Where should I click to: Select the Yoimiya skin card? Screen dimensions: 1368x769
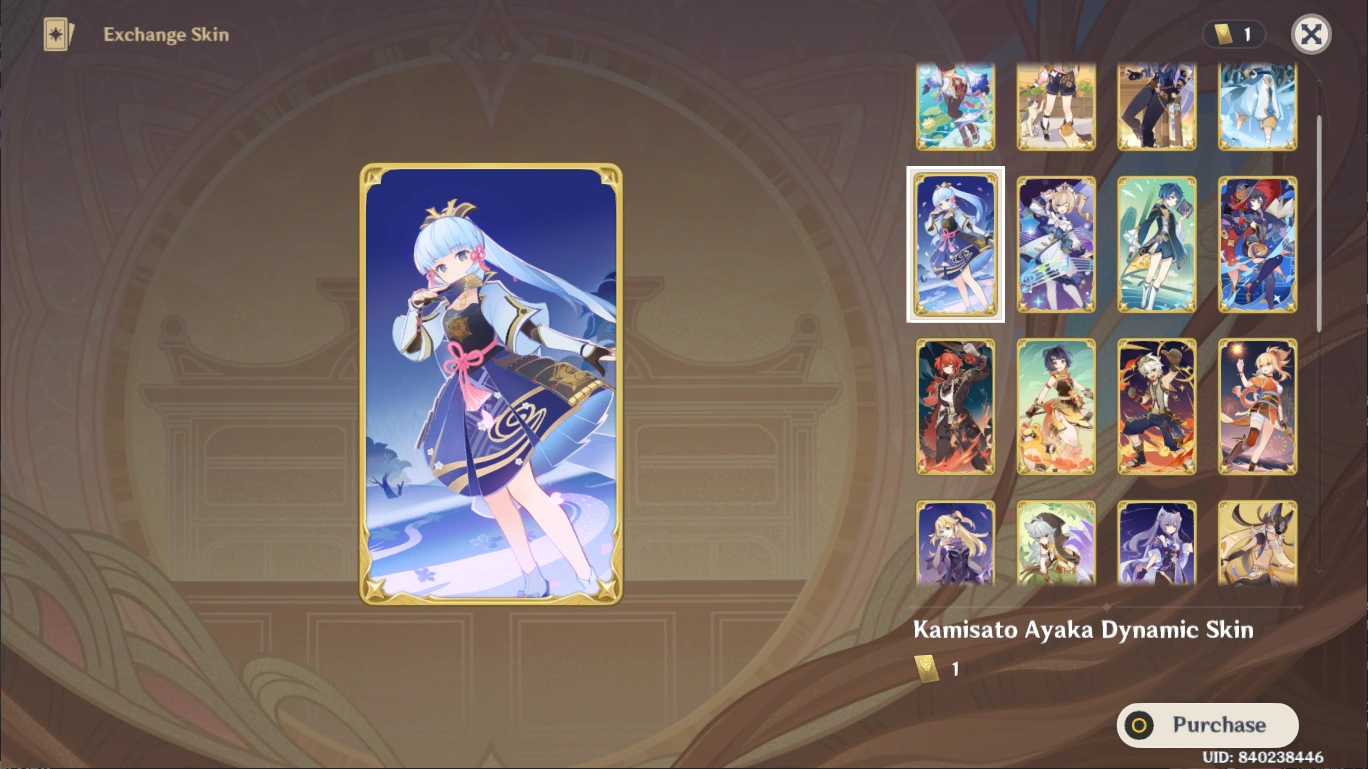[x=1257, y=405]
